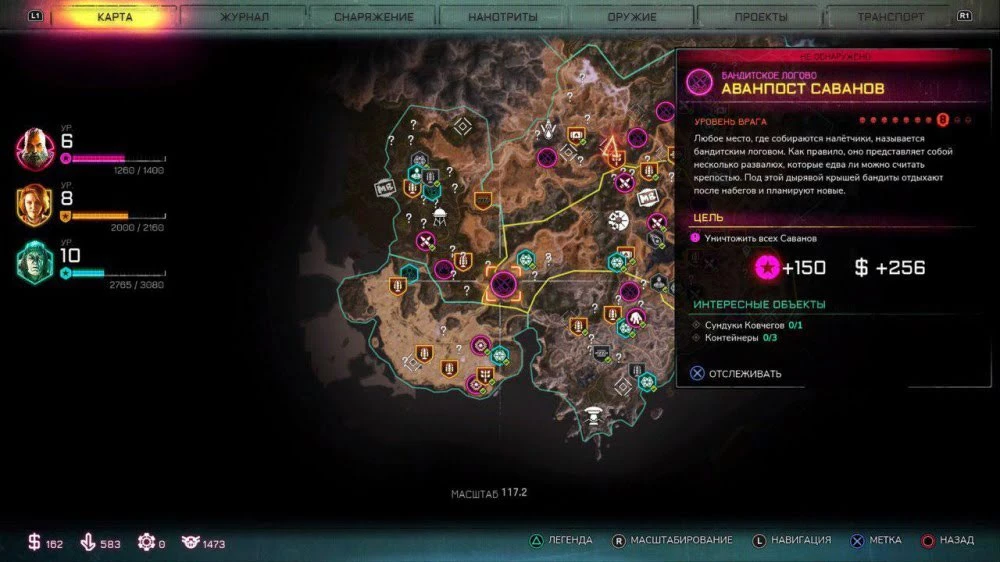Choose the bearded man's portrait
The height and width of the screenshot is (562, 1000).
coord(34,148)
